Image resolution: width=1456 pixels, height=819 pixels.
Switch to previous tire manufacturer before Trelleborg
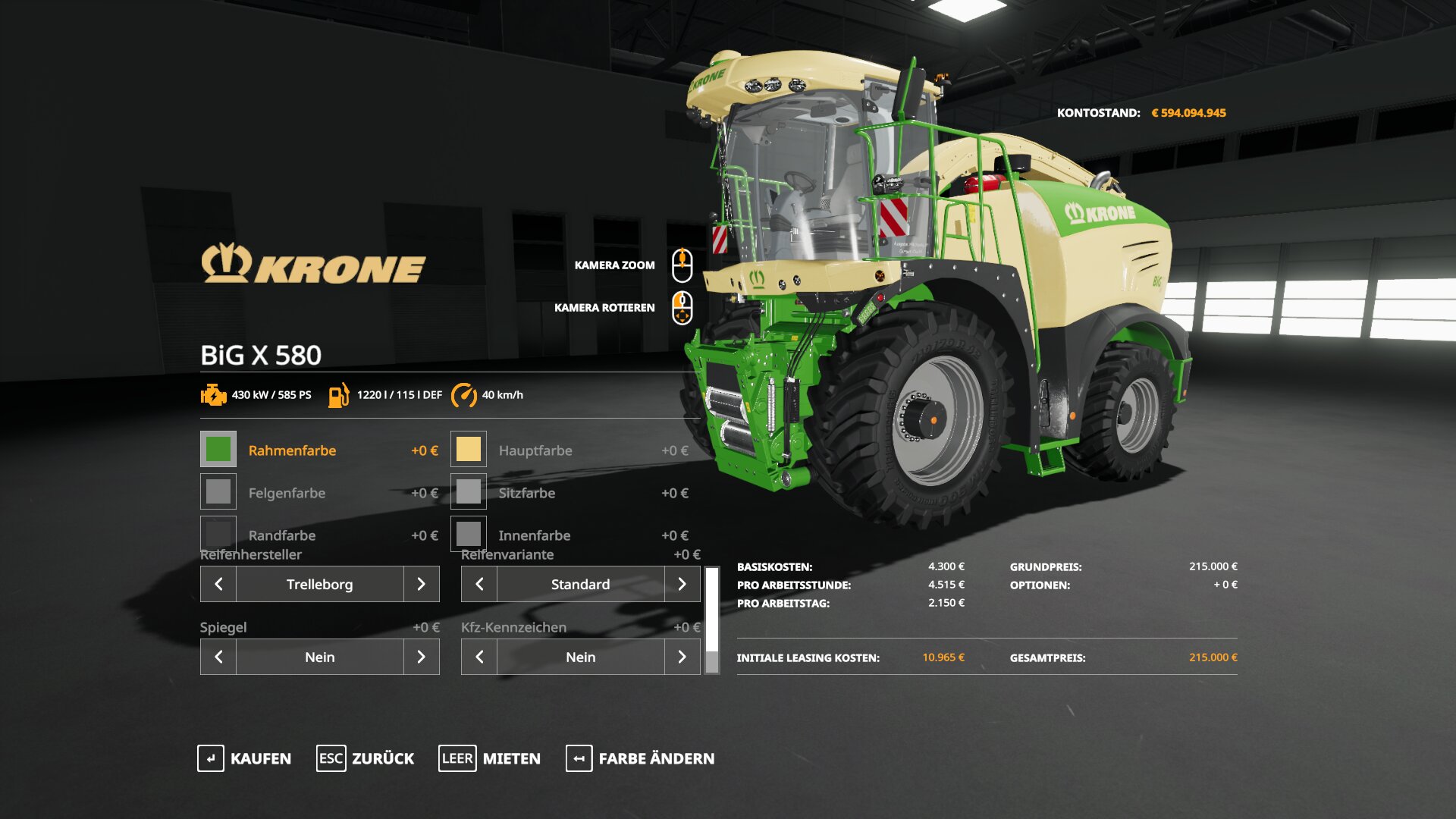(x=218, y=584)
